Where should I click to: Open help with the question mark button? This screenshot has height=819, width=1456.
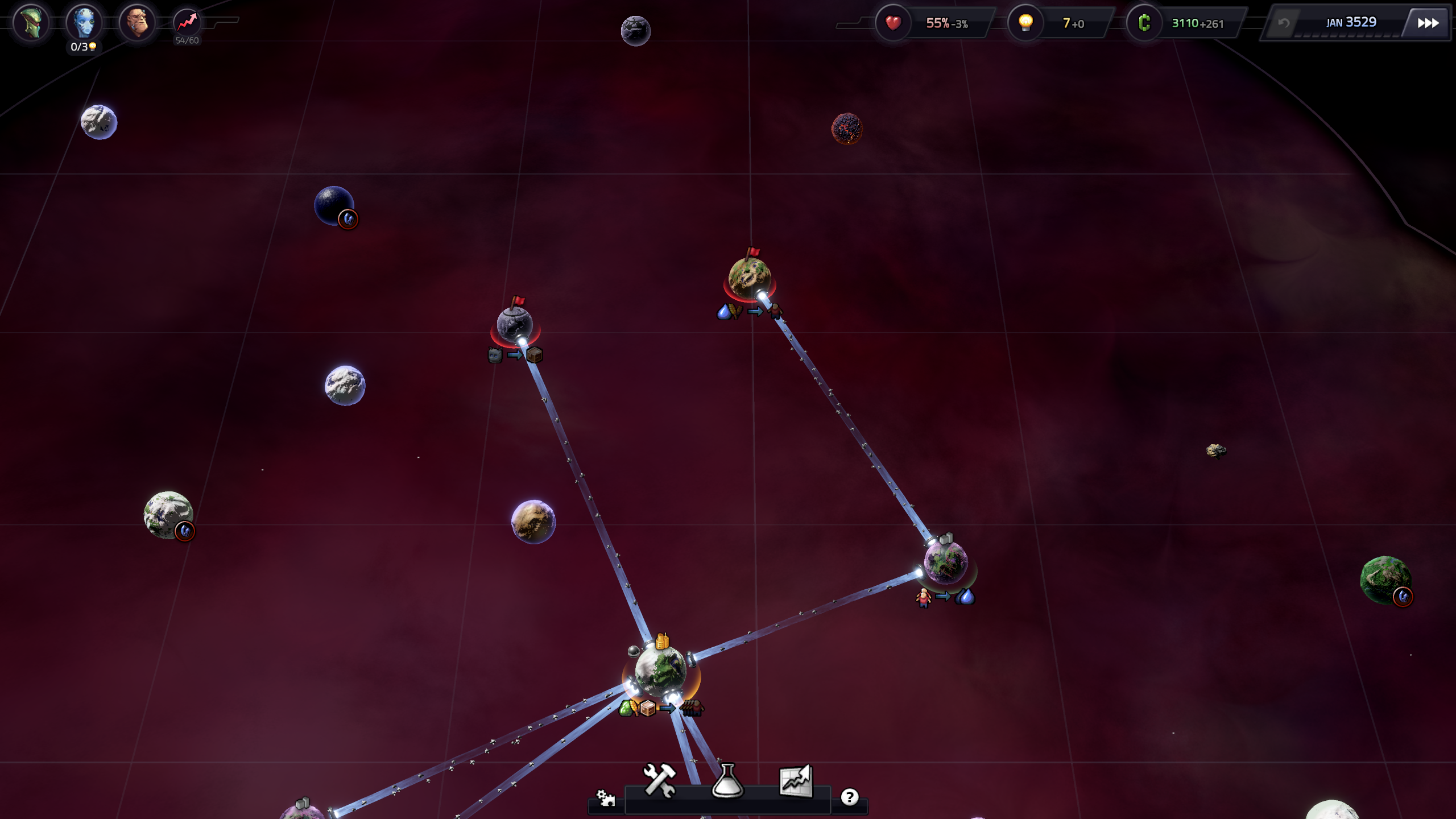click(849, 797)
